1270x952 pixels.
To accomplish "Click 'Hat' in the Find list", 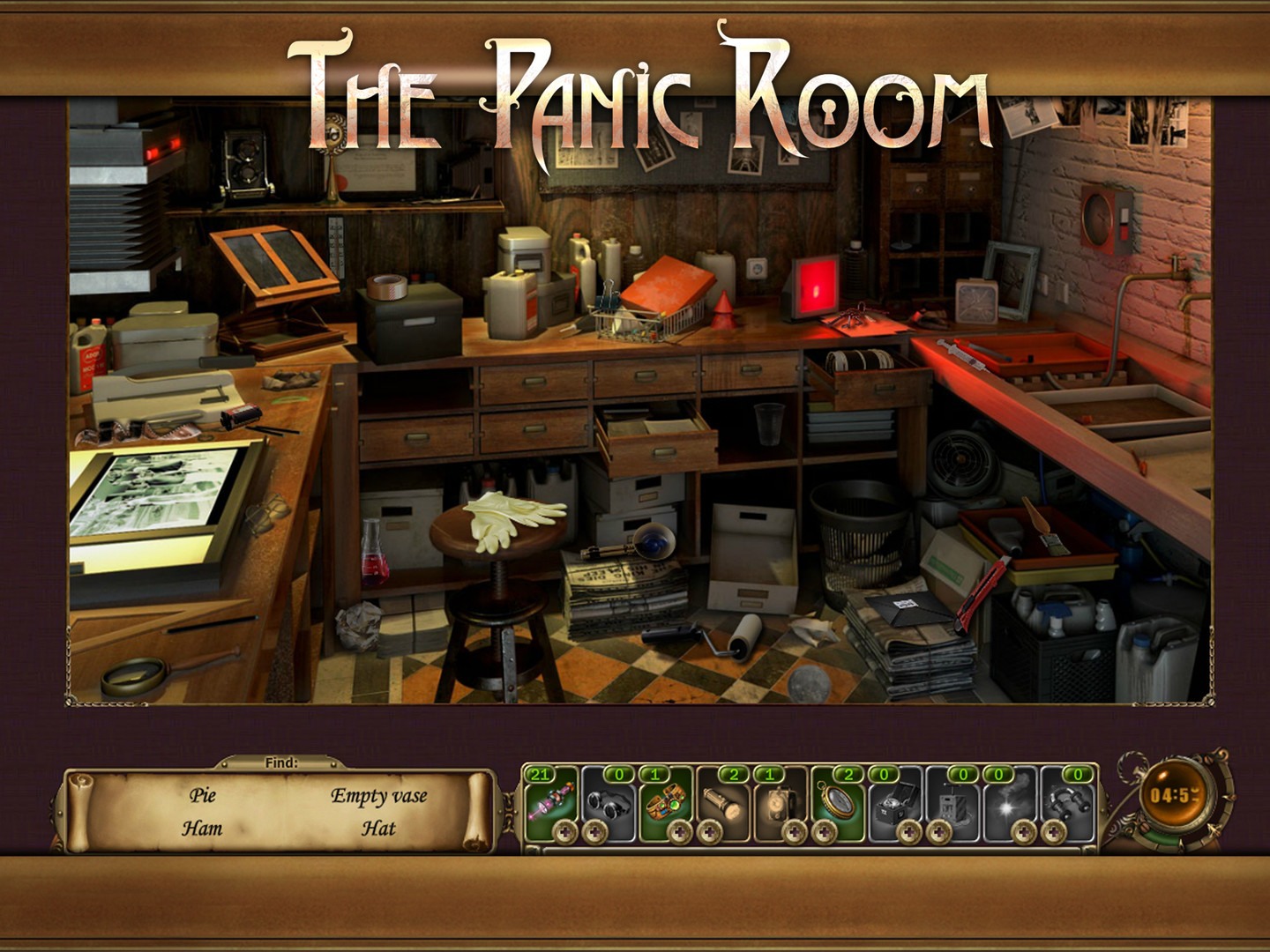I will point(377,829).
